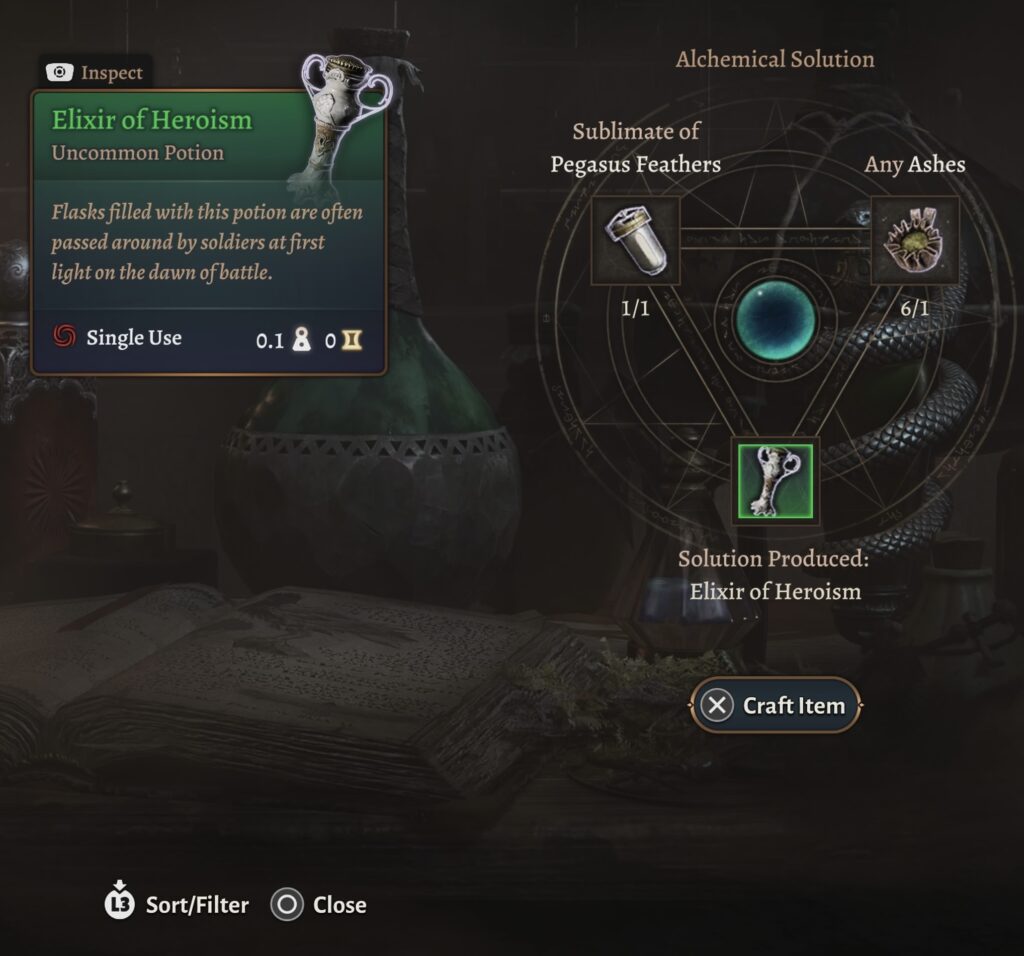Open the Sort/Filter options
Viewport: 1024px width, 956px height.
[177, 905]
